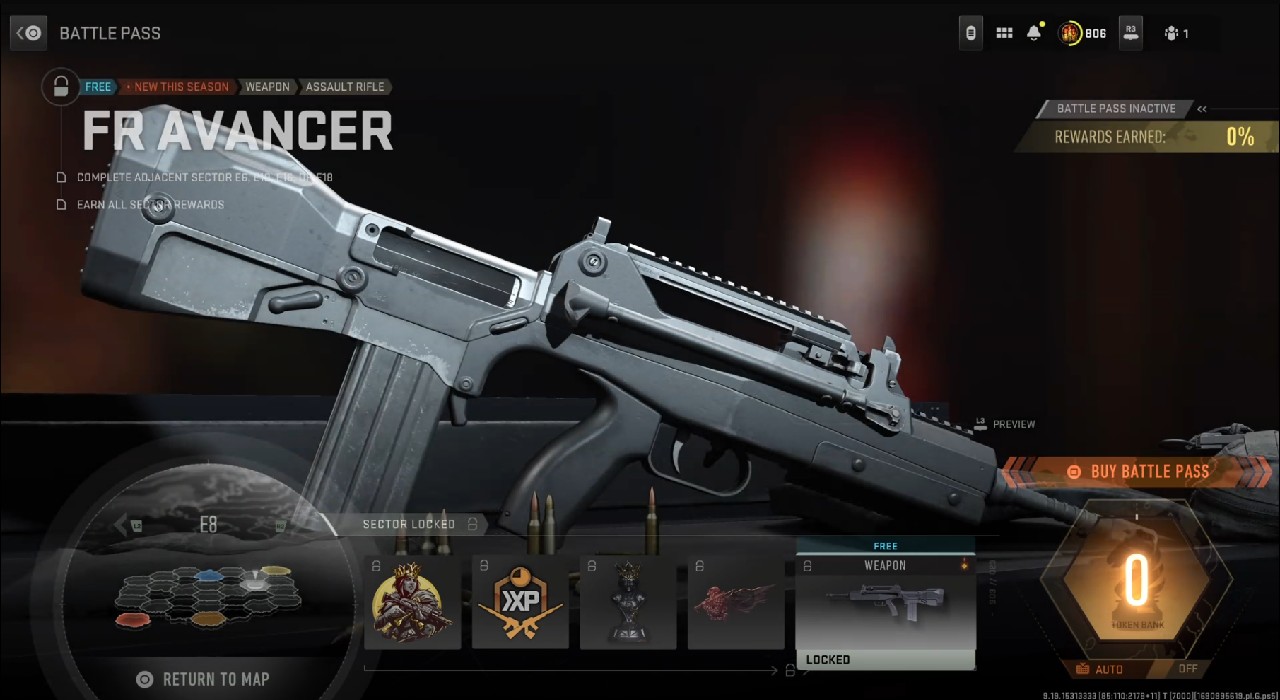Go back from the Battle Pass screen
1280x700 pixels.
coord(29,33)
